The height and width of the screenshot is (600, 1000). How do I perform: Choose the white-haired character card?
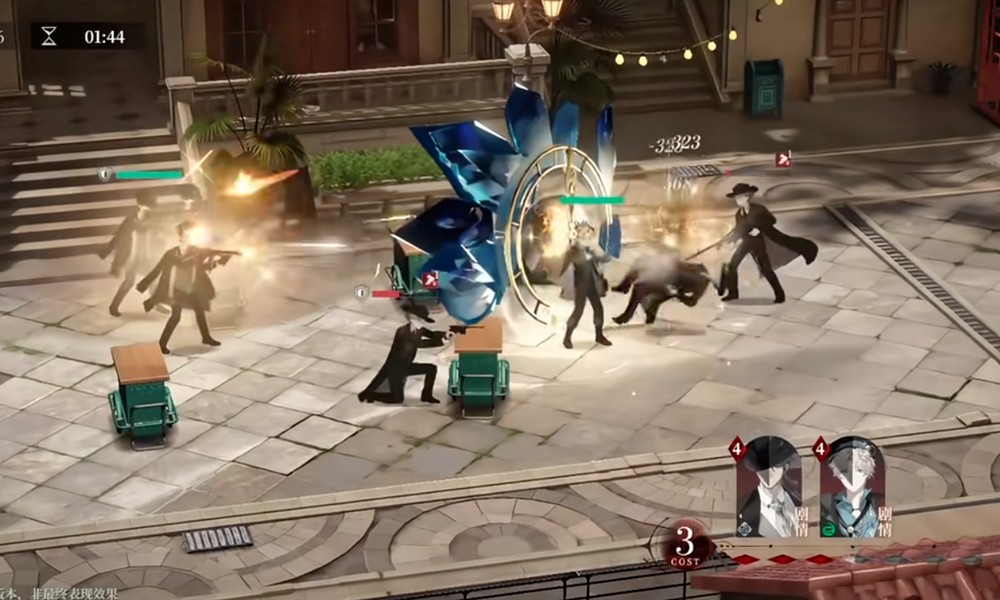point(852,489)
